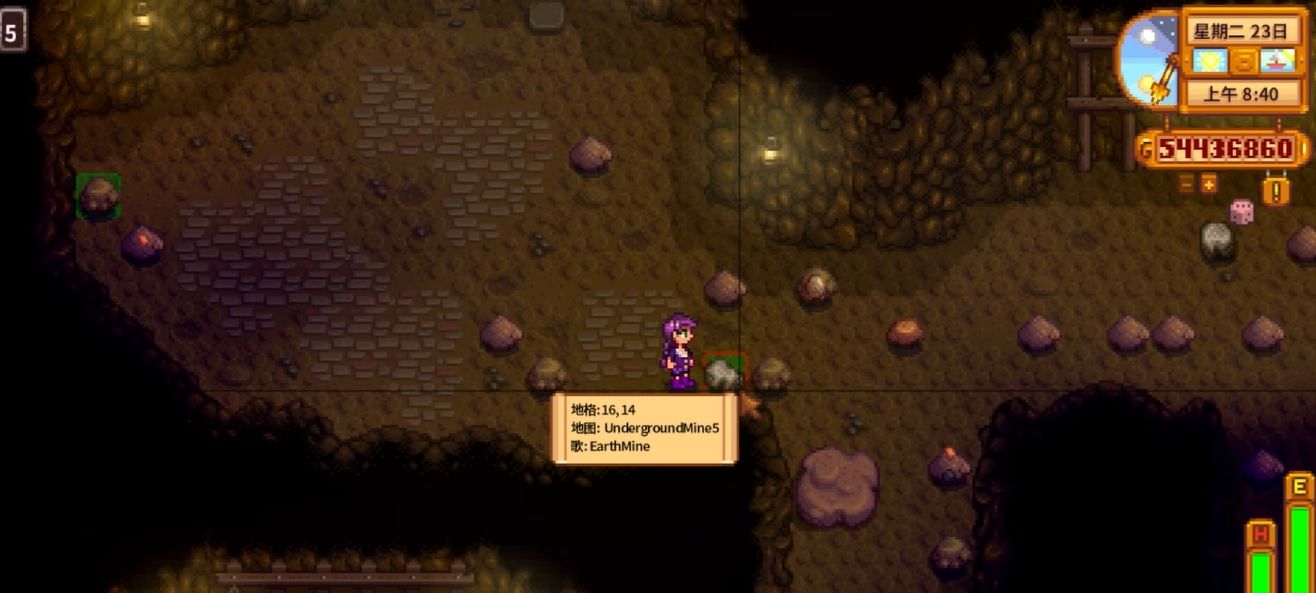Select the pink dice luck buff icon

coord(1241,212)
